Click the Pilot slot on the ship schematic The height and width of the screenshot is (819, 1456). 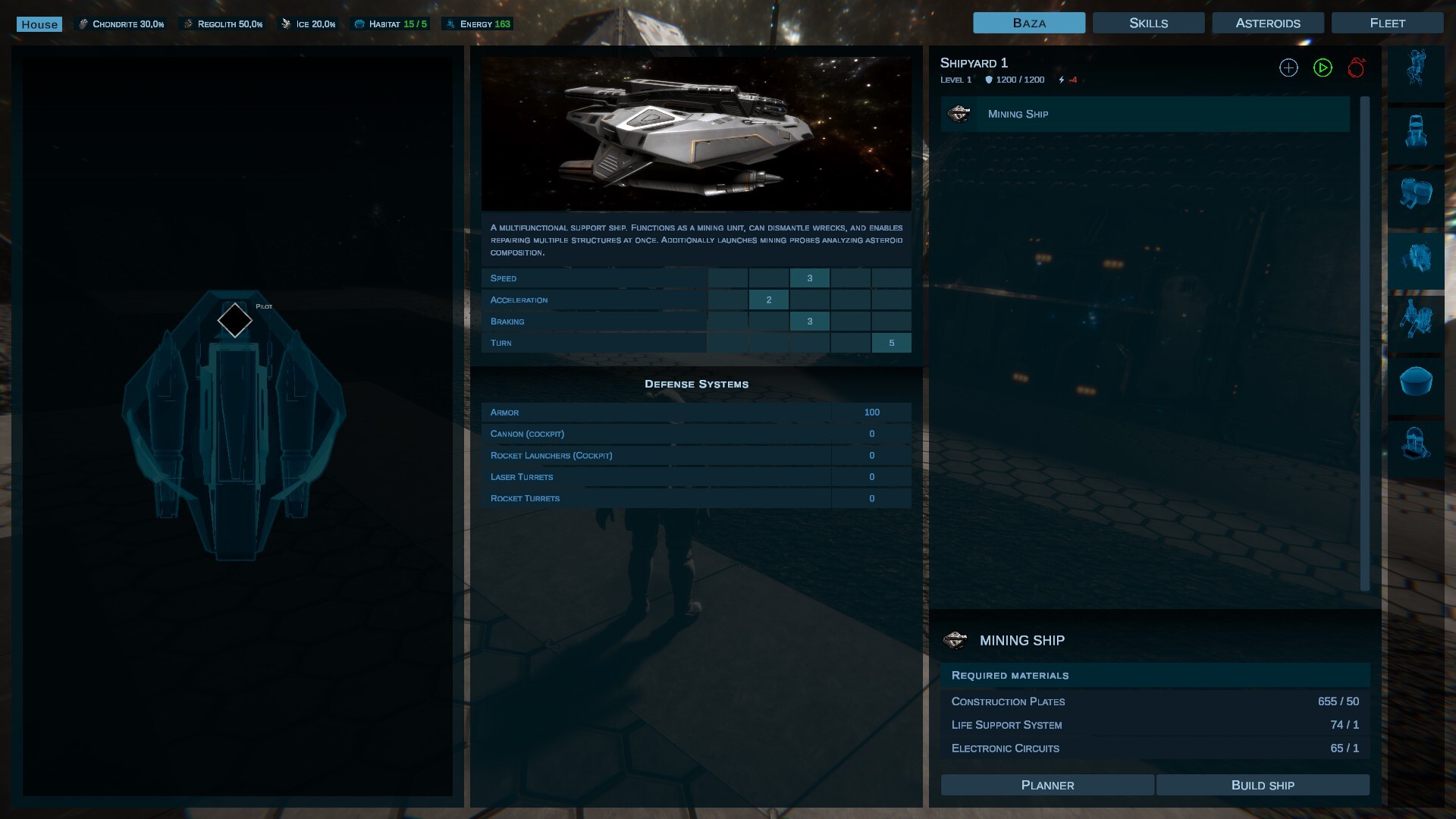click(x=234, y=320)
